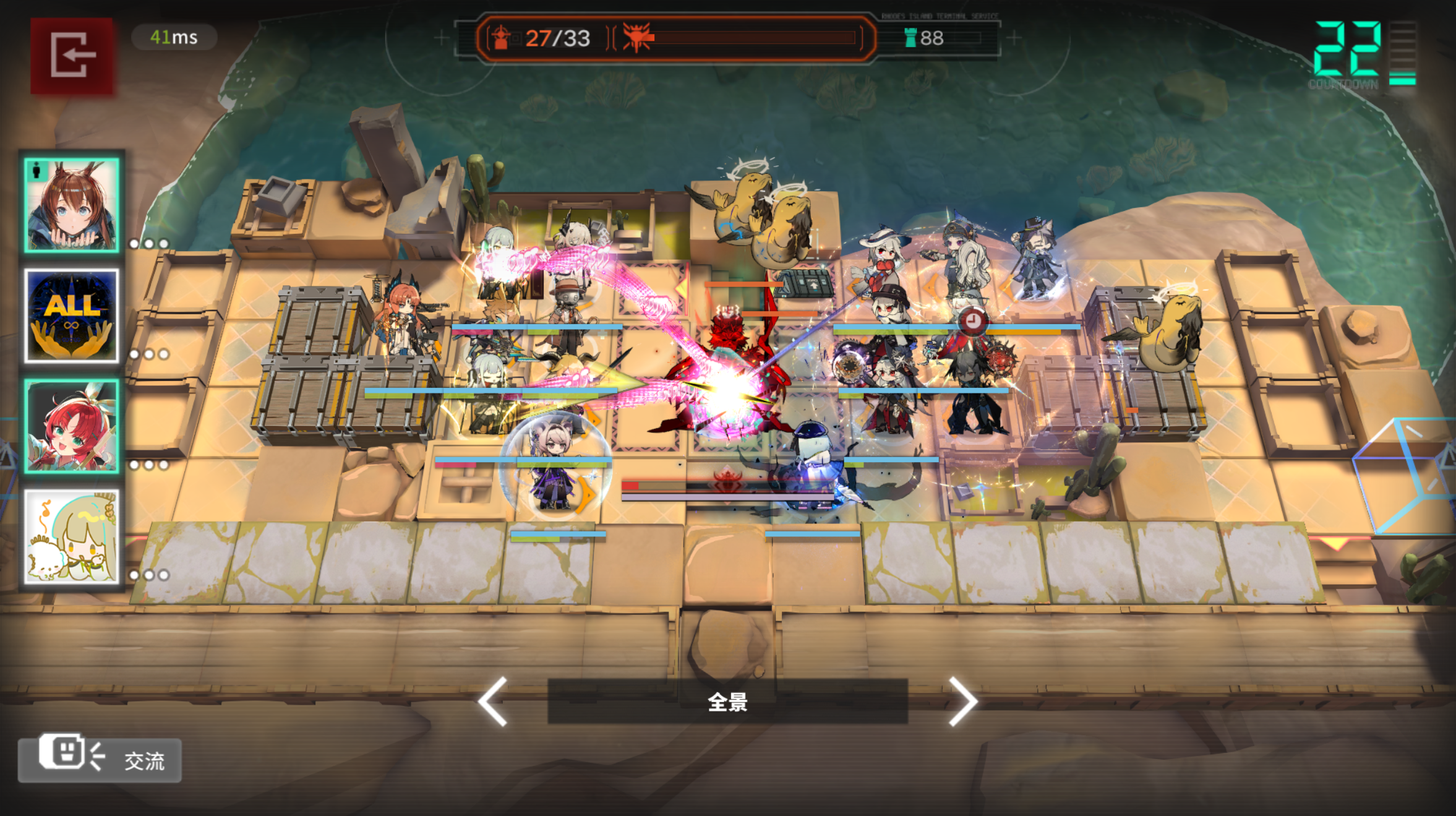This screenshot has width=1456, height=816.
Task: Select the ALL golden hands player avatar
Action: pyautogui.click(x=72, y=316)
